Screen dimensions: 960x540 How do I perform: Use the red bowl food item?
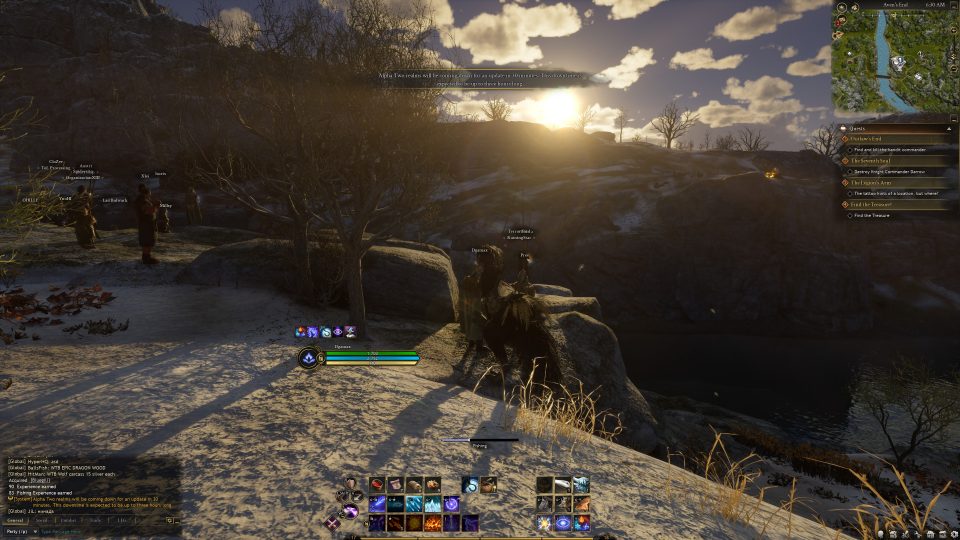coord(378,485)
